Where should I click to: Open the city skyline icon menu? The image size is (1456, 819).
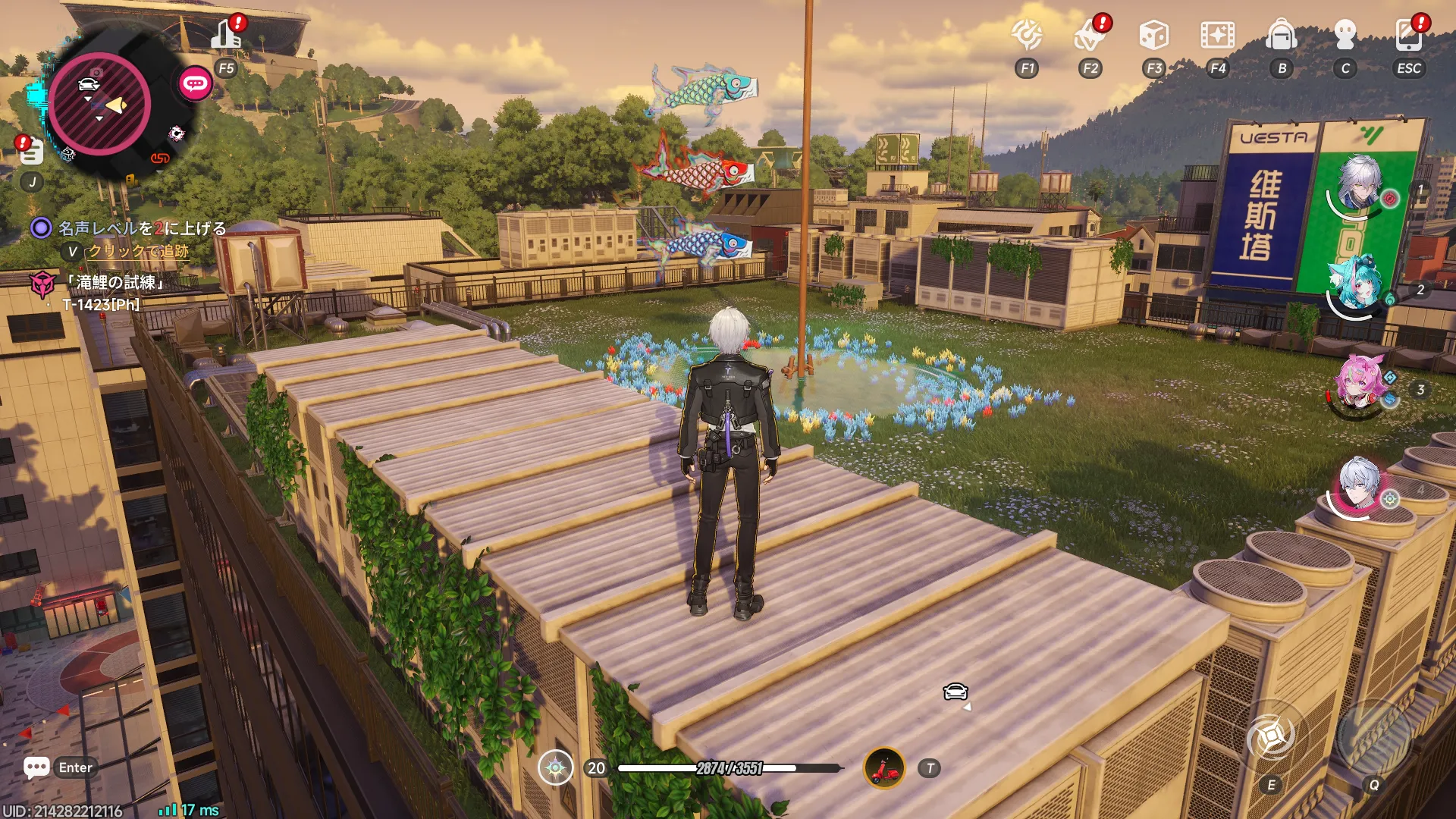(x=227, y=34)
